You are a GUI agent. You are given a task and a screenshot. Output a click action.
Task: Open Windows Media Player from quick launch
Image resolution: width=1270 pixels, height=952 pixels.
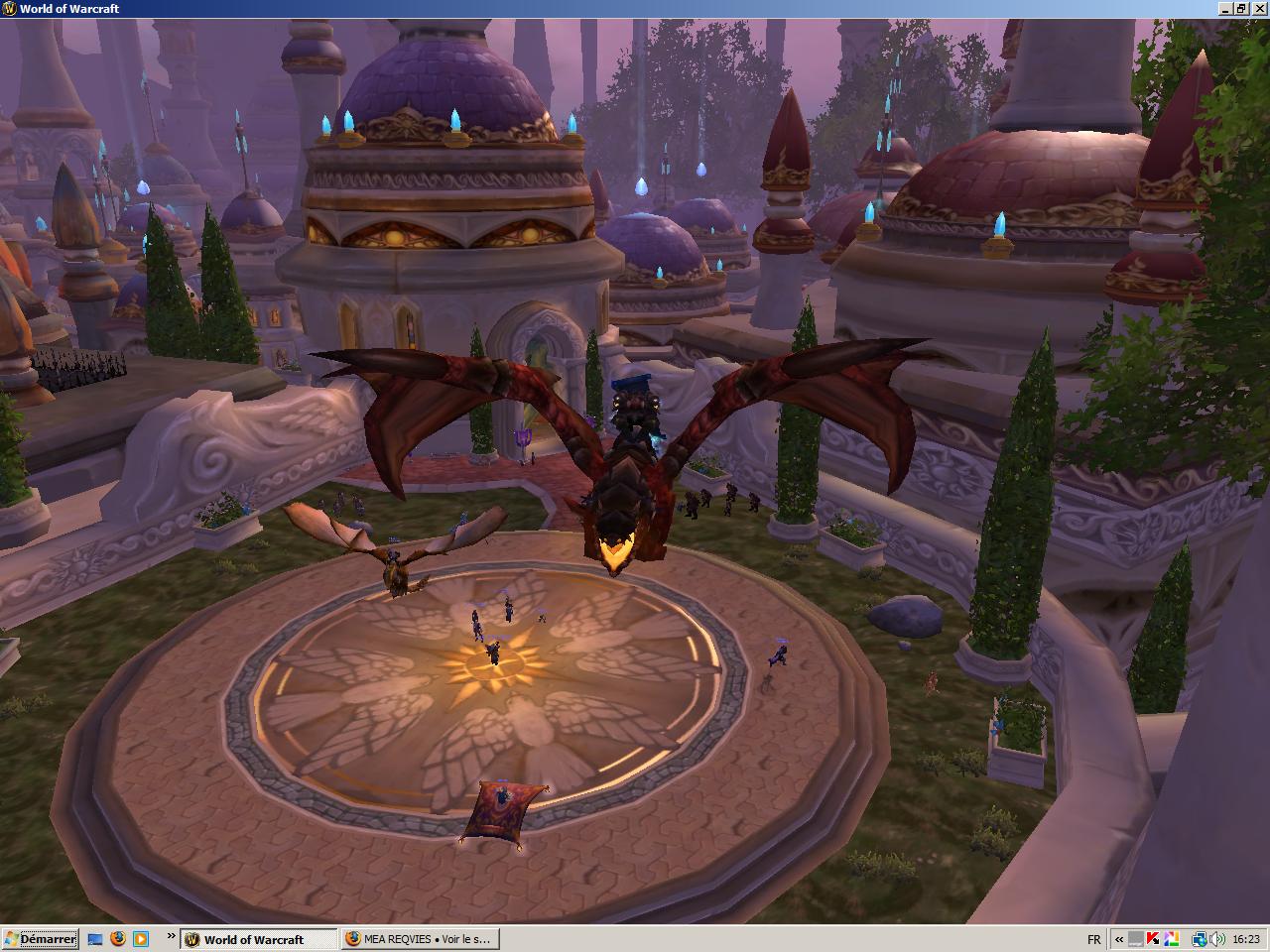click(141, 939)
